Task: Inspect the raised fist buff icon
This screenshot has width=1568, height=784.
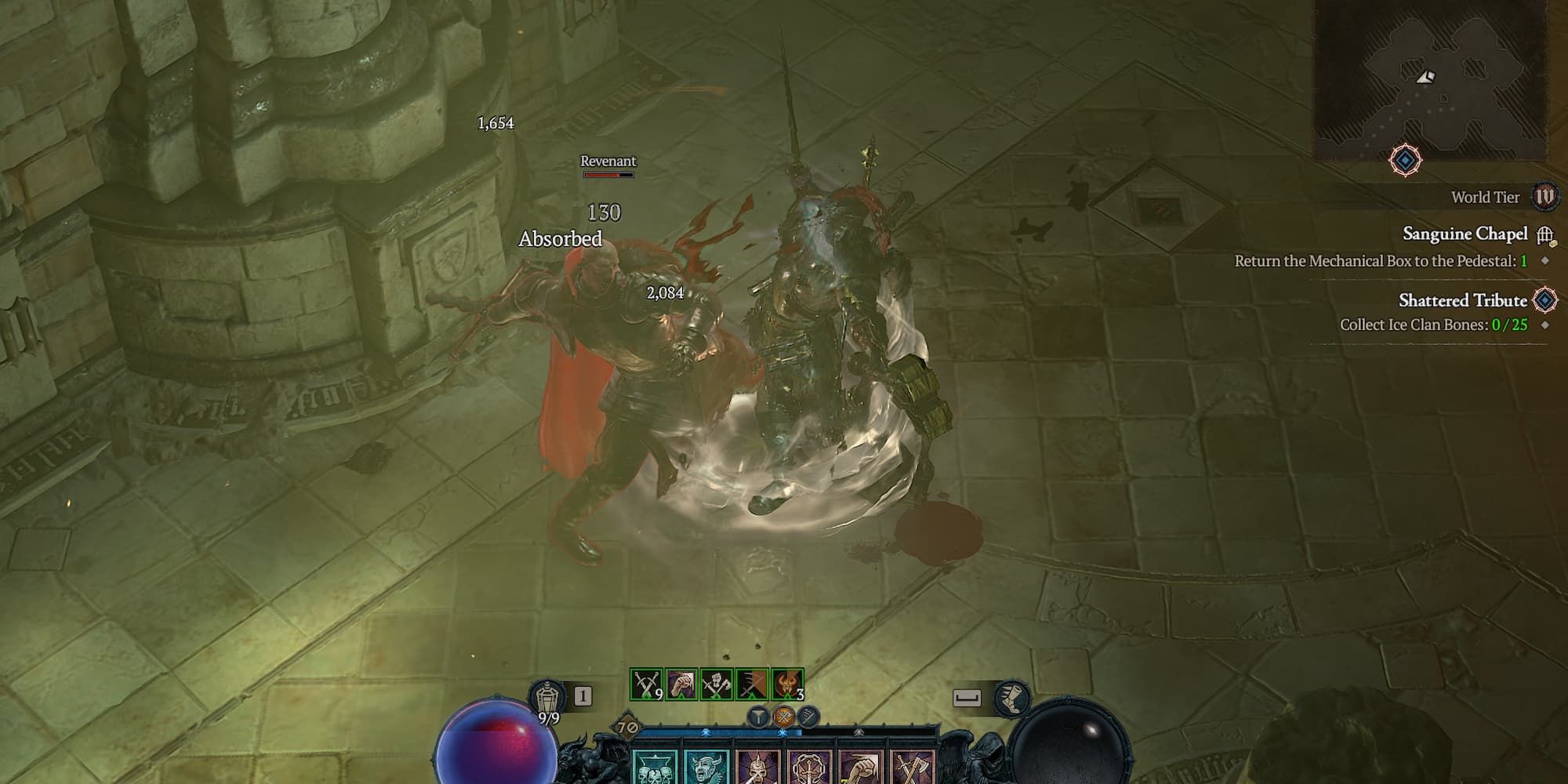Action: tap(681, 684)
